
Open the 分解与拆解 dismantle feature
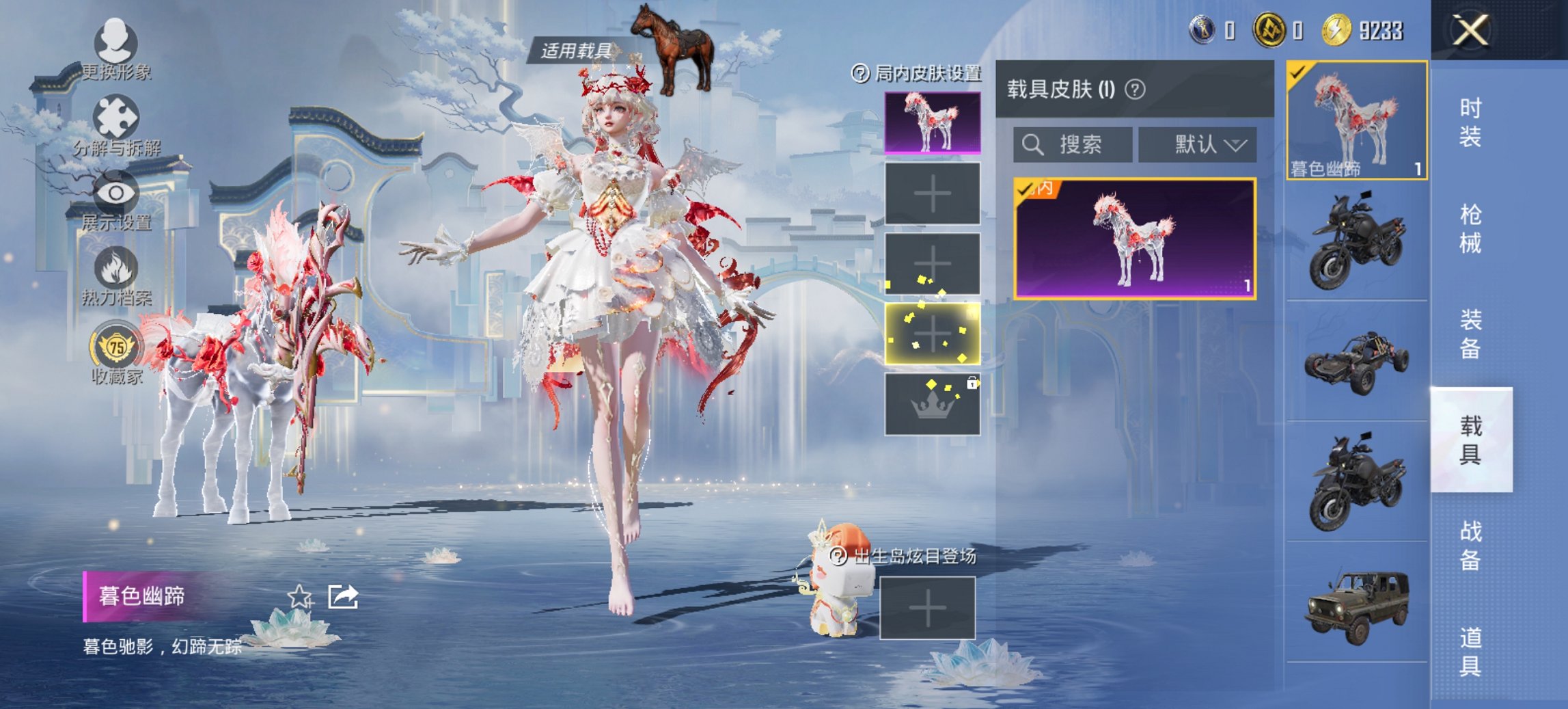click(116, 123)
